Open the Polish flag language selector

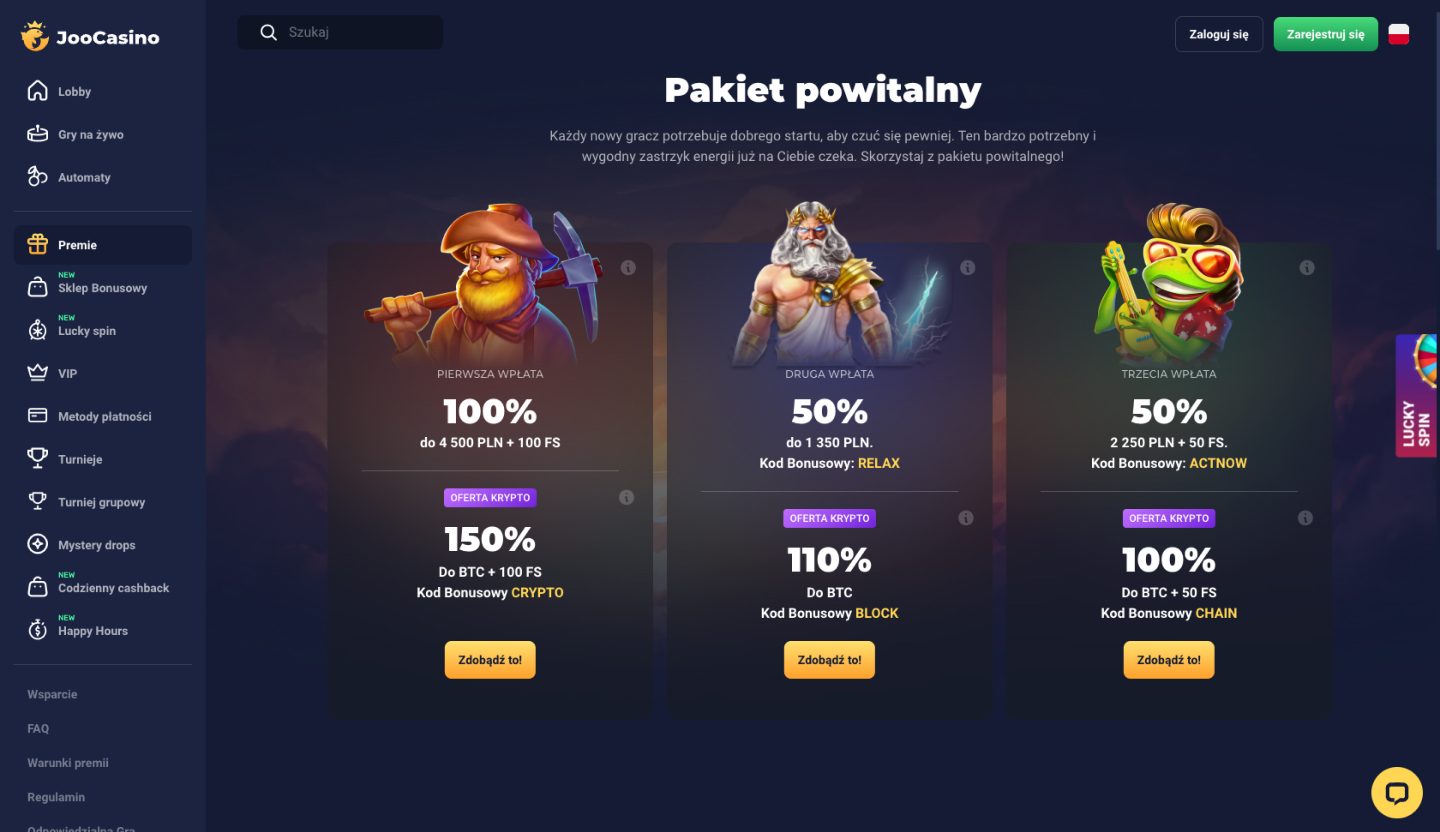(1398, 33)
